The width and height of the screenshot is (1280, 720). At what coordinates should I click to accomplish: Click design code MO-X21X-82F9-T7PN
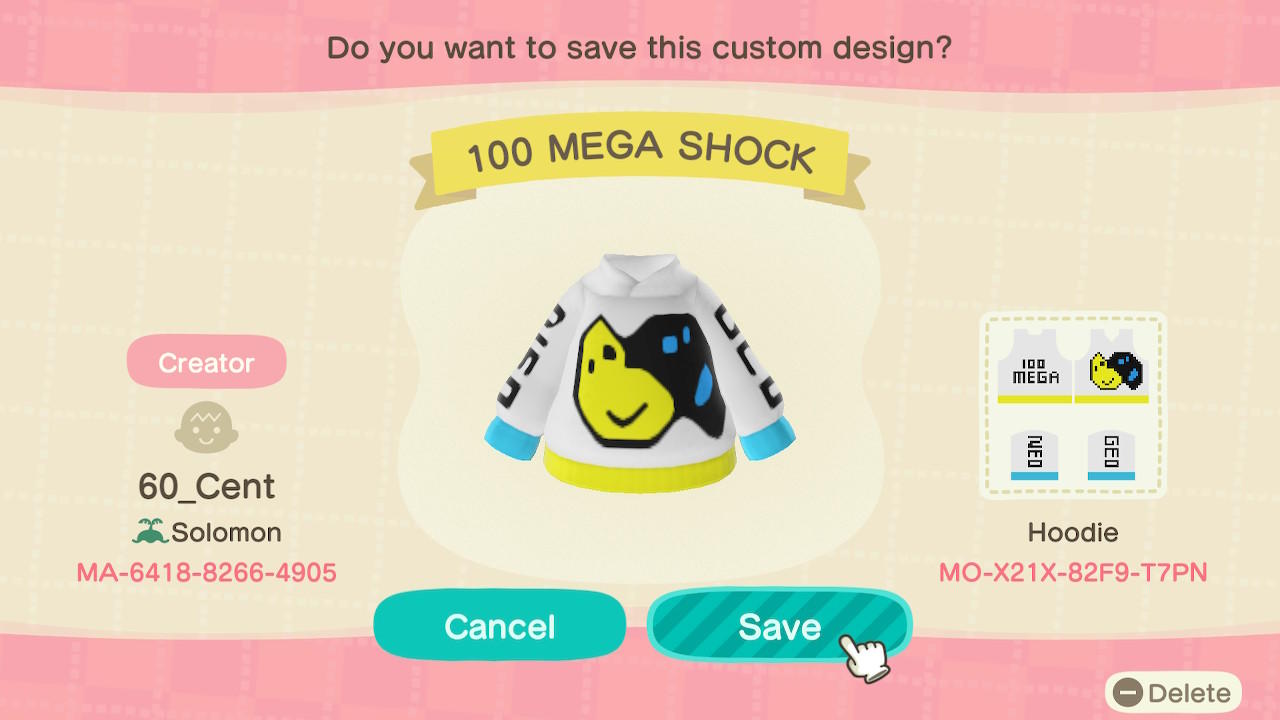tap(1073, 573)
